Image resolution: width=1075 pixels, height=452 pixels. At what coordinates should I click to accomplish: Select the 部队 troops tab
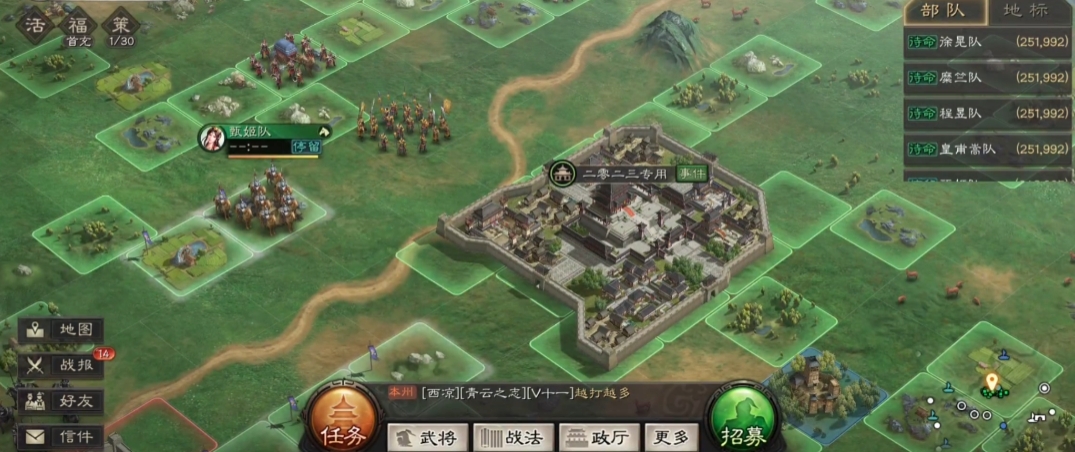coord(946,13)
